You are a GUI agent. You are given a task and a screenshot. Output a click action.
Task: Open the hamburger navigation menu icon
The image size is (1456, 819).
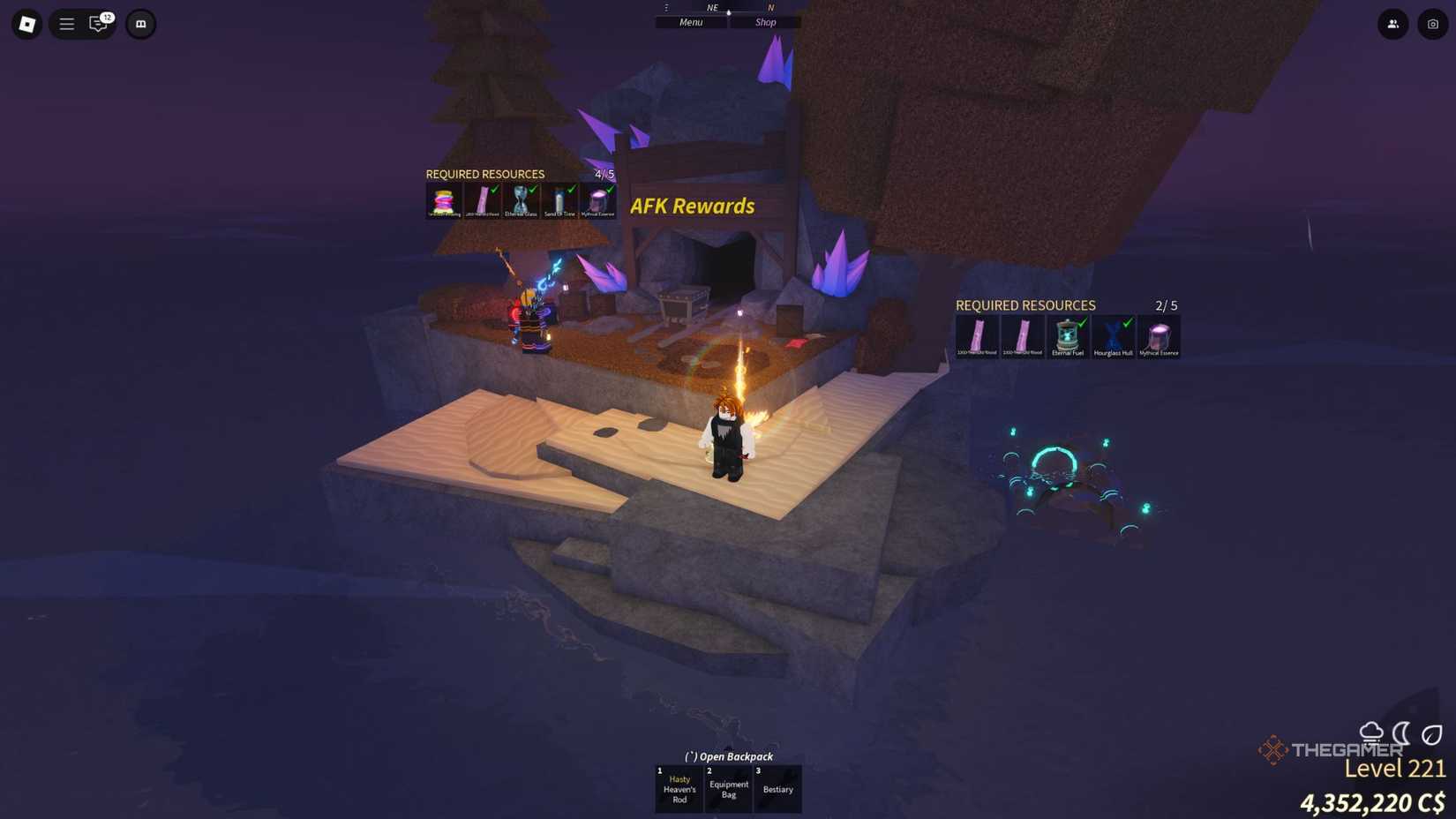coord(66,24)
